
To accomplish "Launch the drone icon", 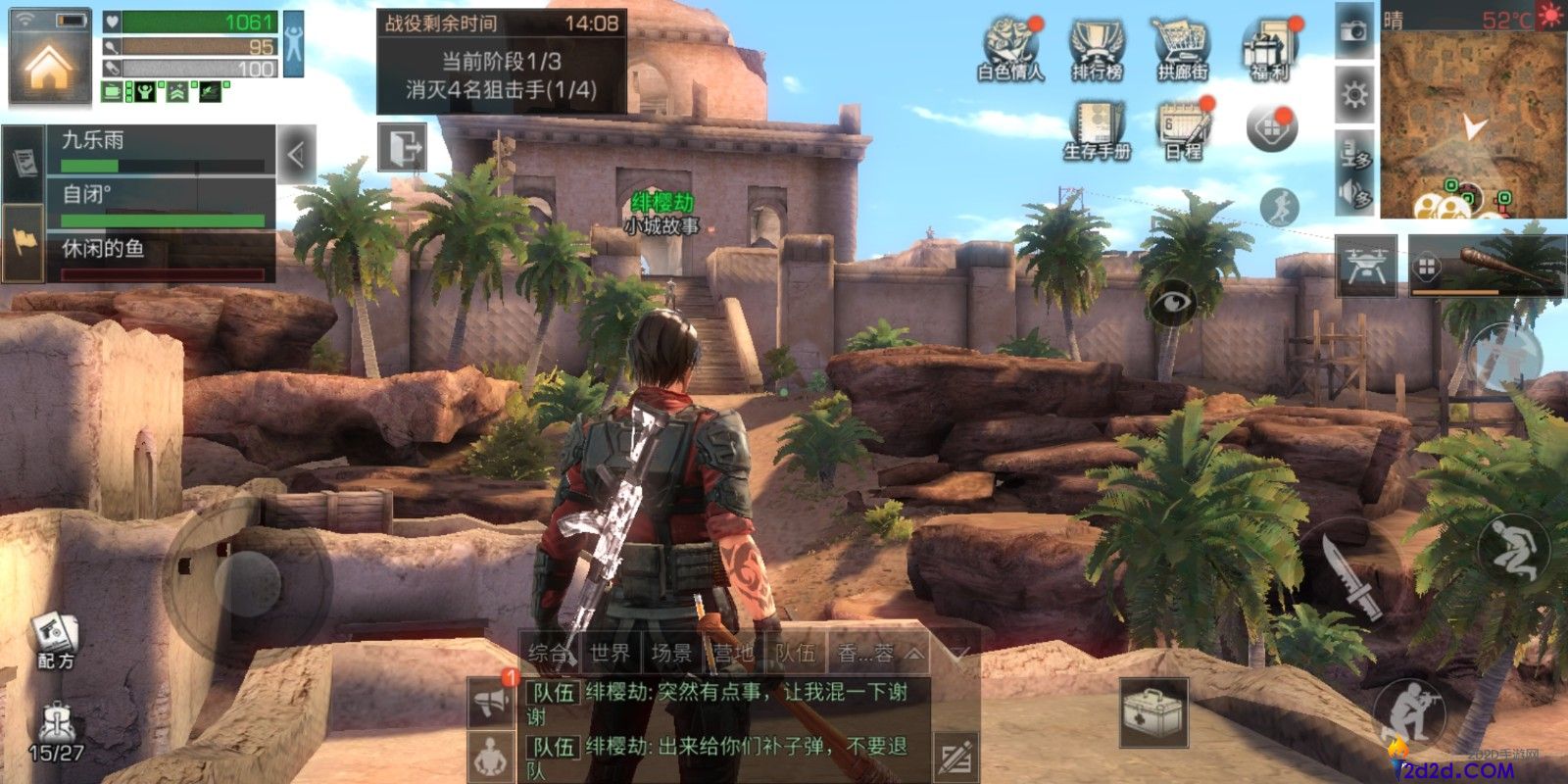I will point(1366,266).
